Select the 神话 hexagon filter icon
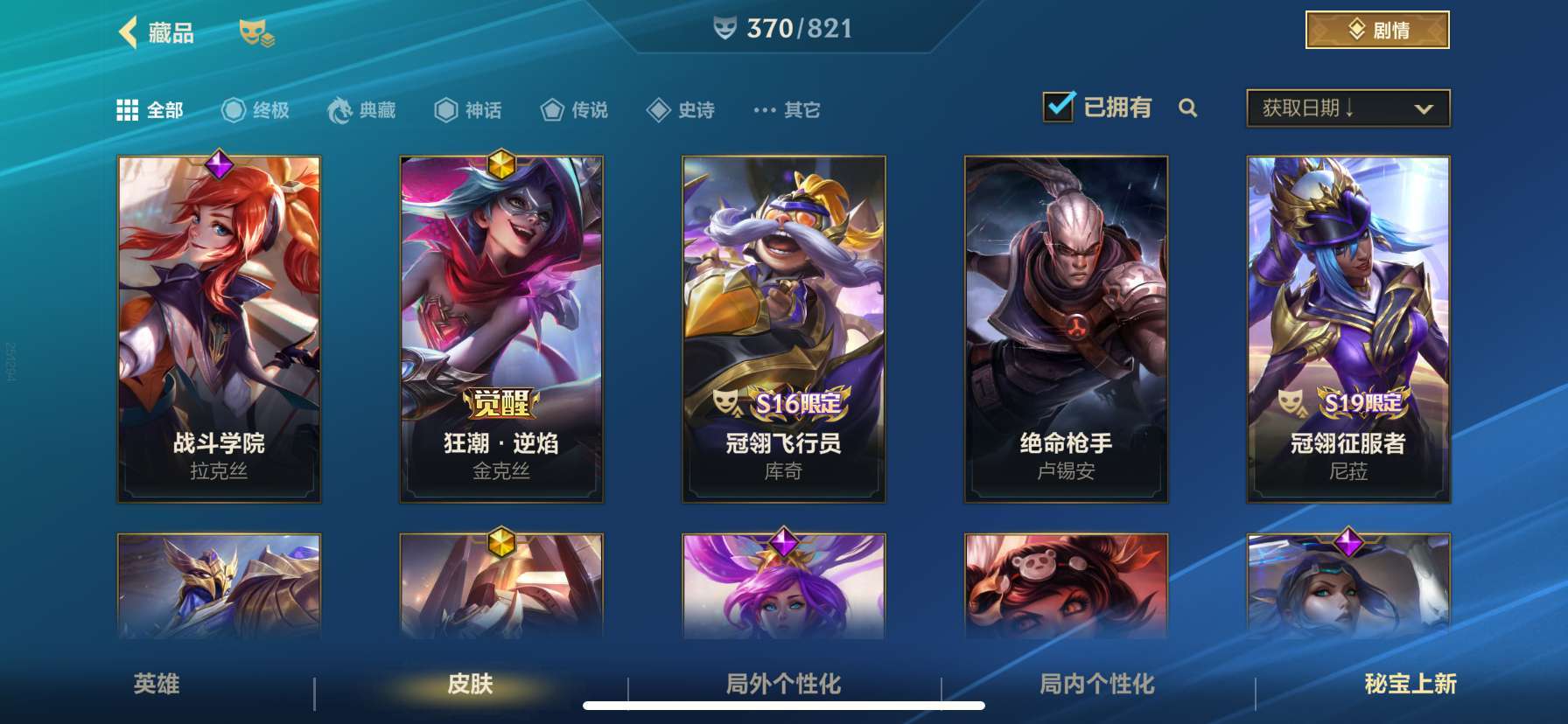The height and width of the screenshot is (724, 1568). (x=446, y=109)
